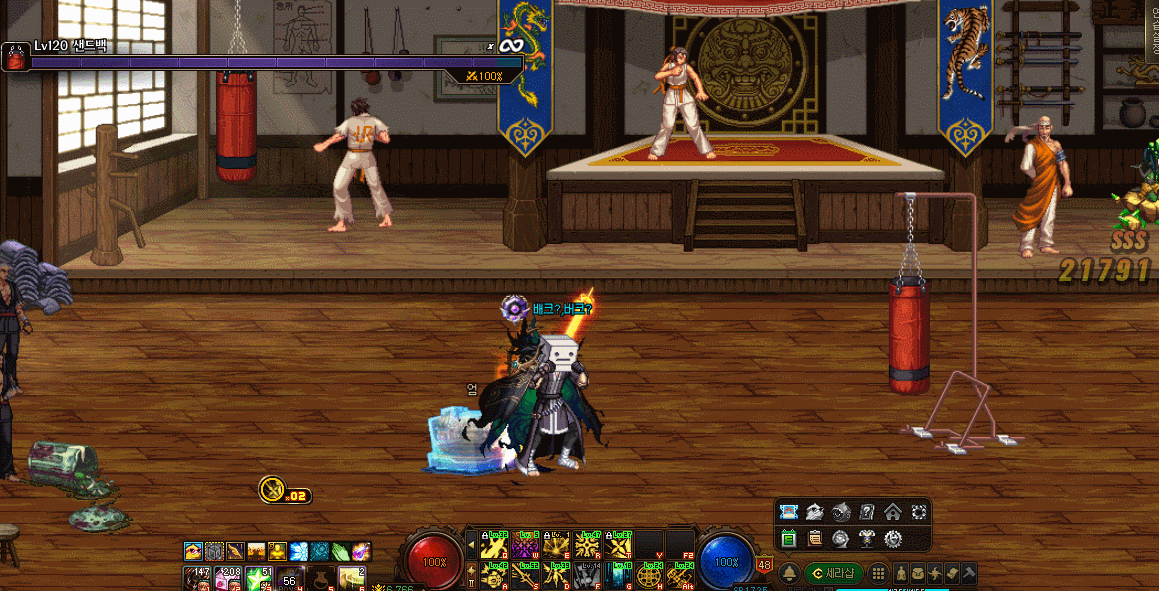Open the hammer icon in bottom bar
Image resolution: width=1159 pixels, height=591 pixels.
(967, 573)
